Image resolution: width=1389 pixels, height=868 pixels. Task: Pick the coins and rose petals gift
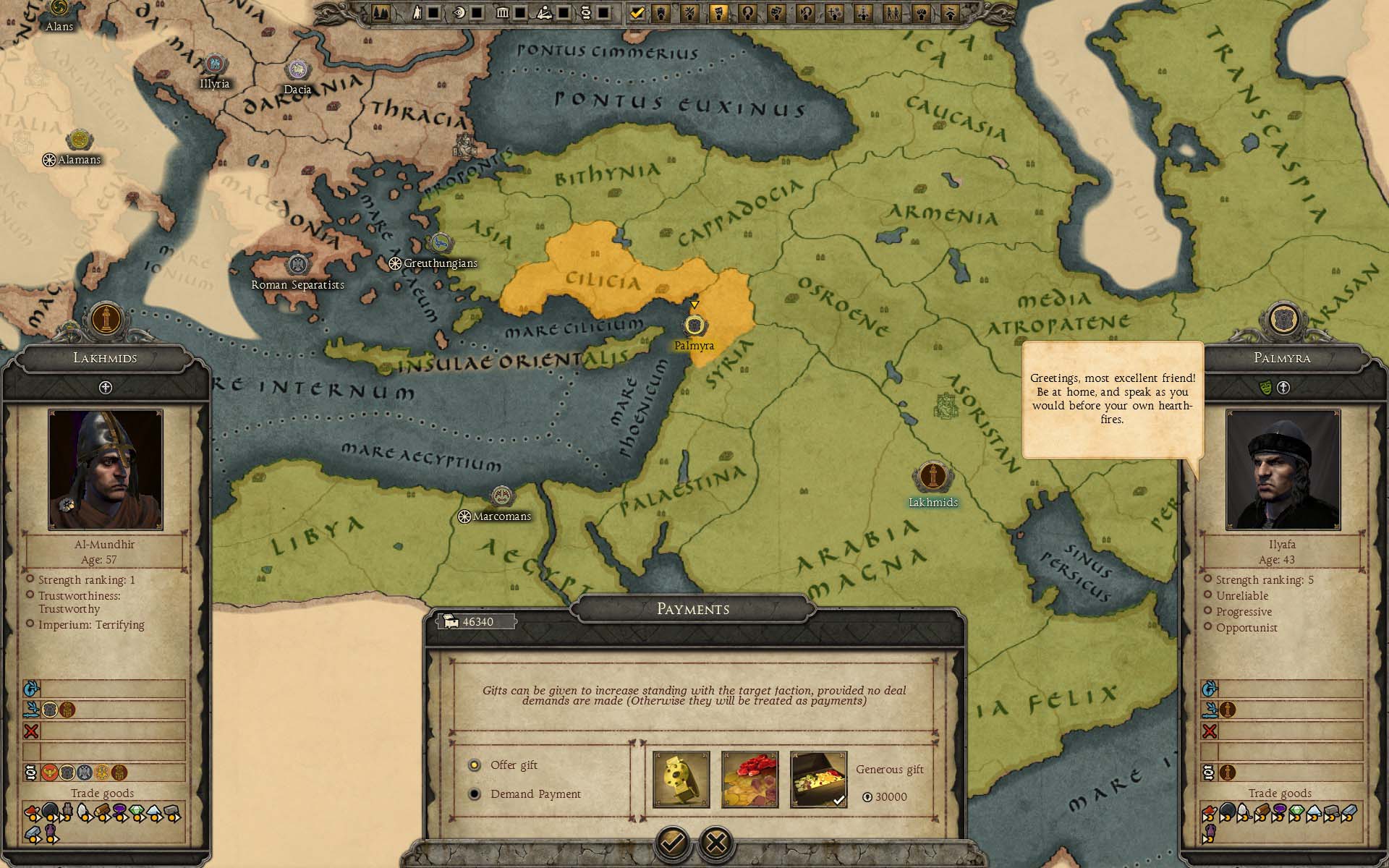click(749, 779)
